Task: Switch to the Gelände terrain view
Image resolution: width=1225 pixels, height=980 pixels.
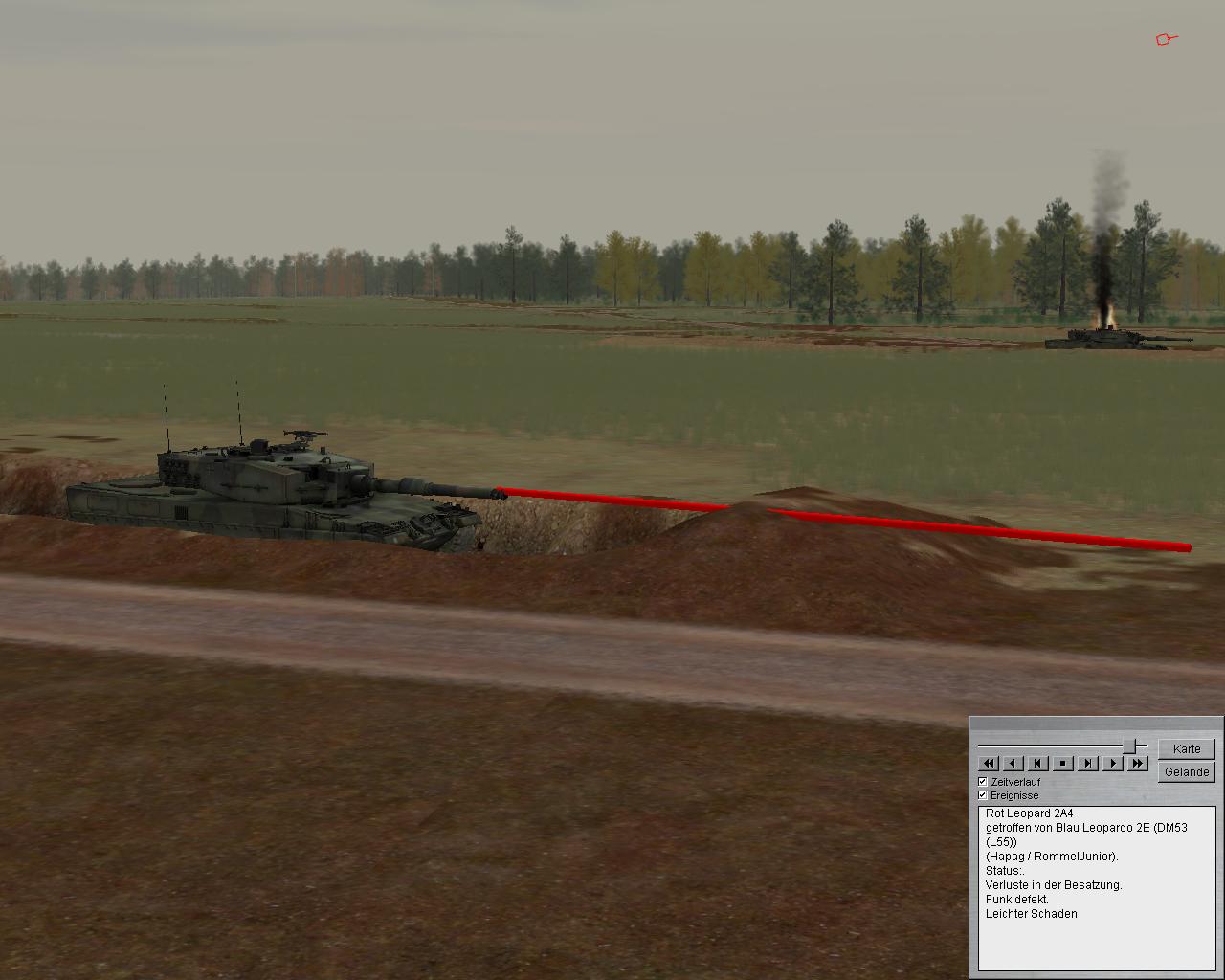Action: [1186, 771]
